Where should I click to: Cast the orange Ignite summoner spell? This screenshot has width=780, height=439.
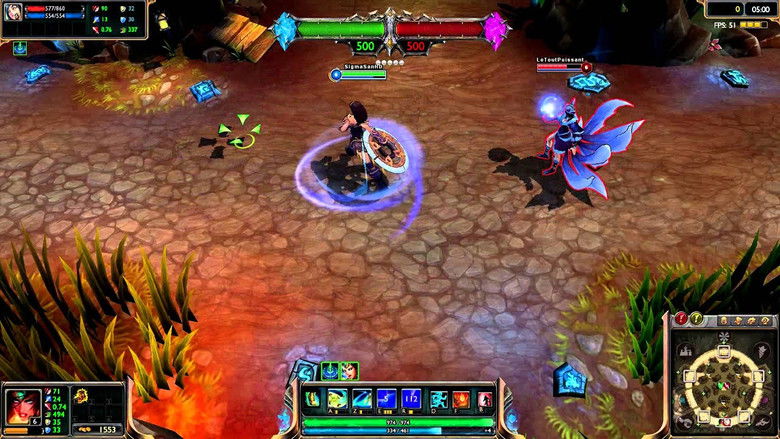(x=460, y=400)
